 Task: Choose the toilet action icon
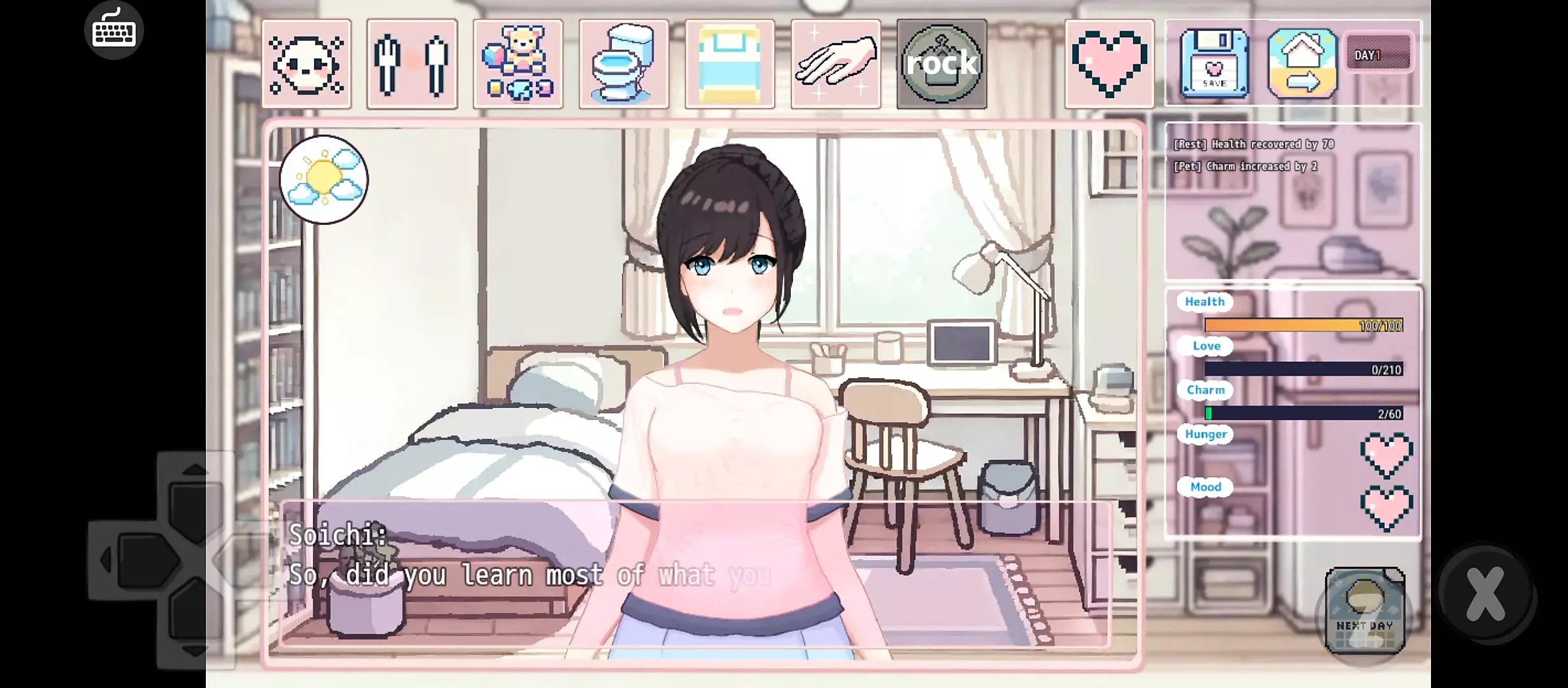[x=623, y=64]
